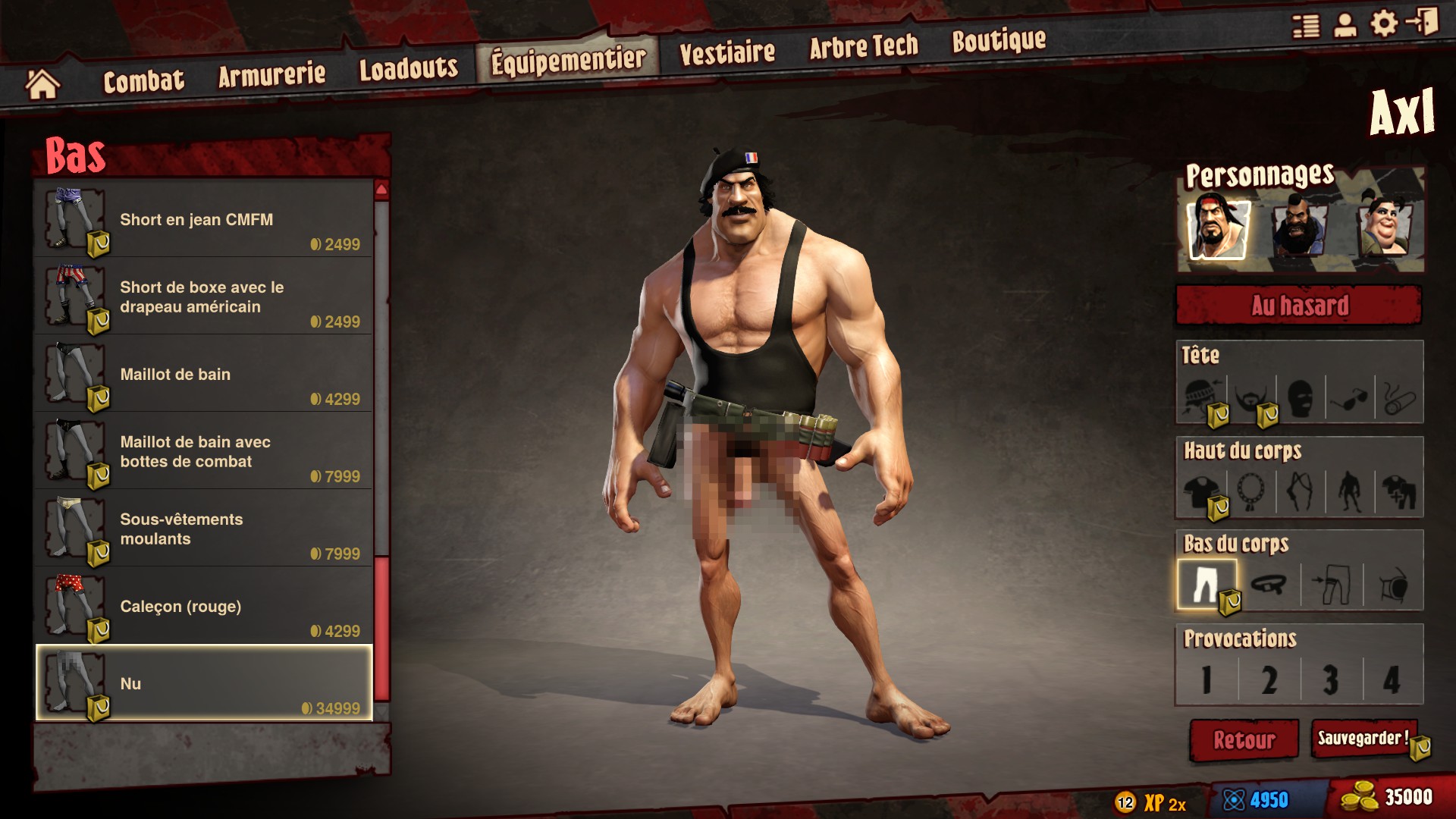Viewport: 1456px width, 819px height.
Task: Click the Au hasard randomize button
Action: pos(1299,306)
